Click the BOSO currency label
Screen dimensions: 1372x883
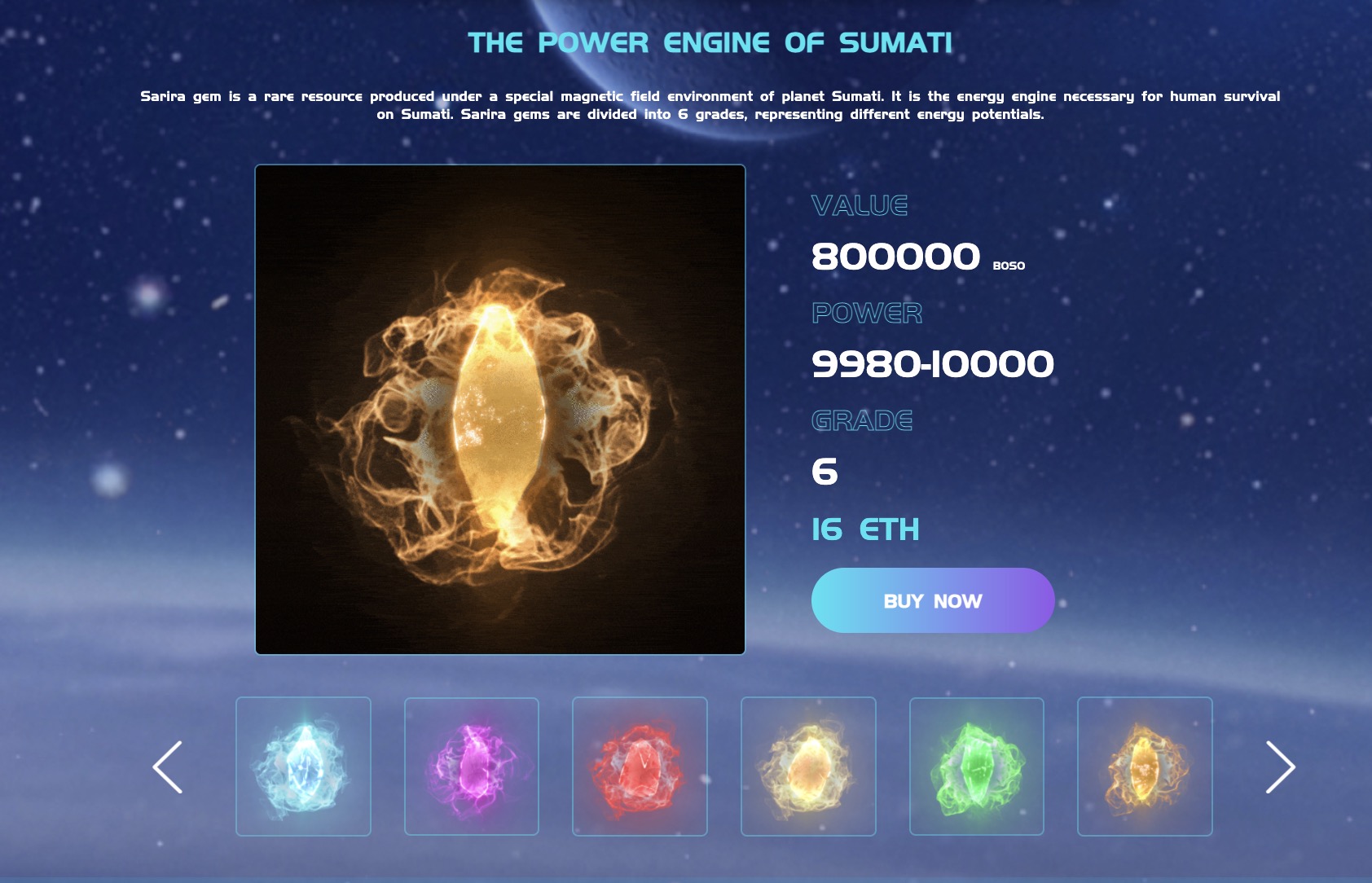pyautogui.click(x=1009, y=265)
